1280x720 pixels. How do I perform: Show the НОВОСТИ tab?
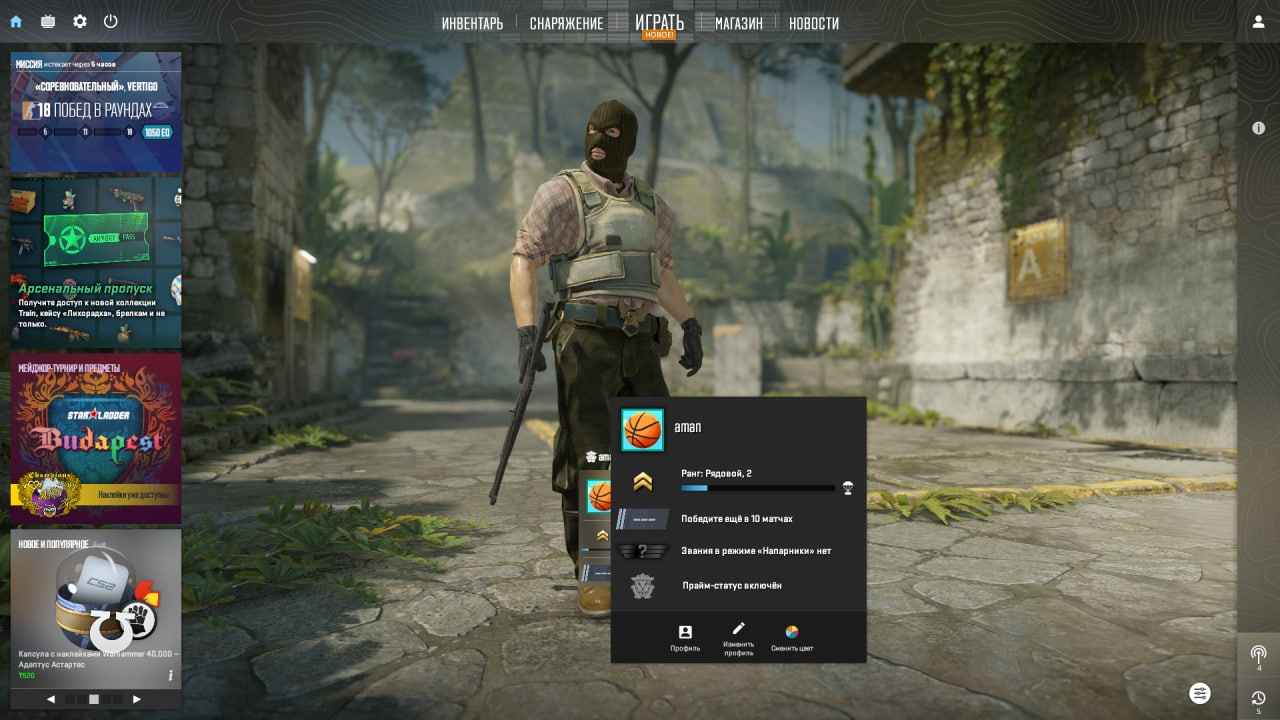click(813, 23)
